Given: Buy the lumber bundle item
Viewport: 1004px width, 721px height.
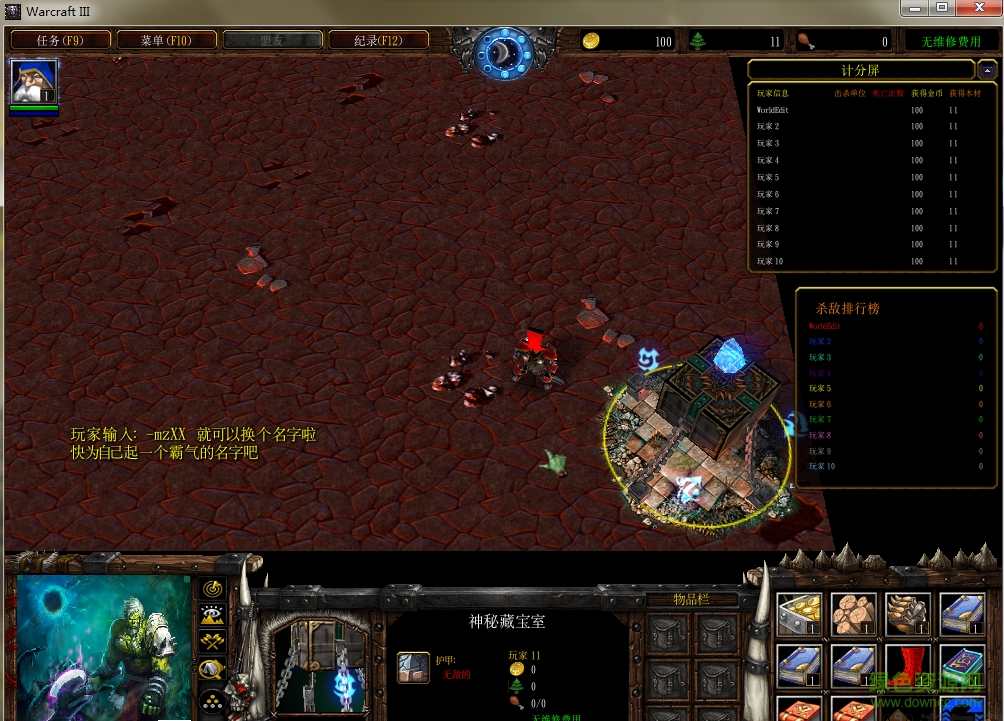Looking at the screenshot, I should pos(853,614).
